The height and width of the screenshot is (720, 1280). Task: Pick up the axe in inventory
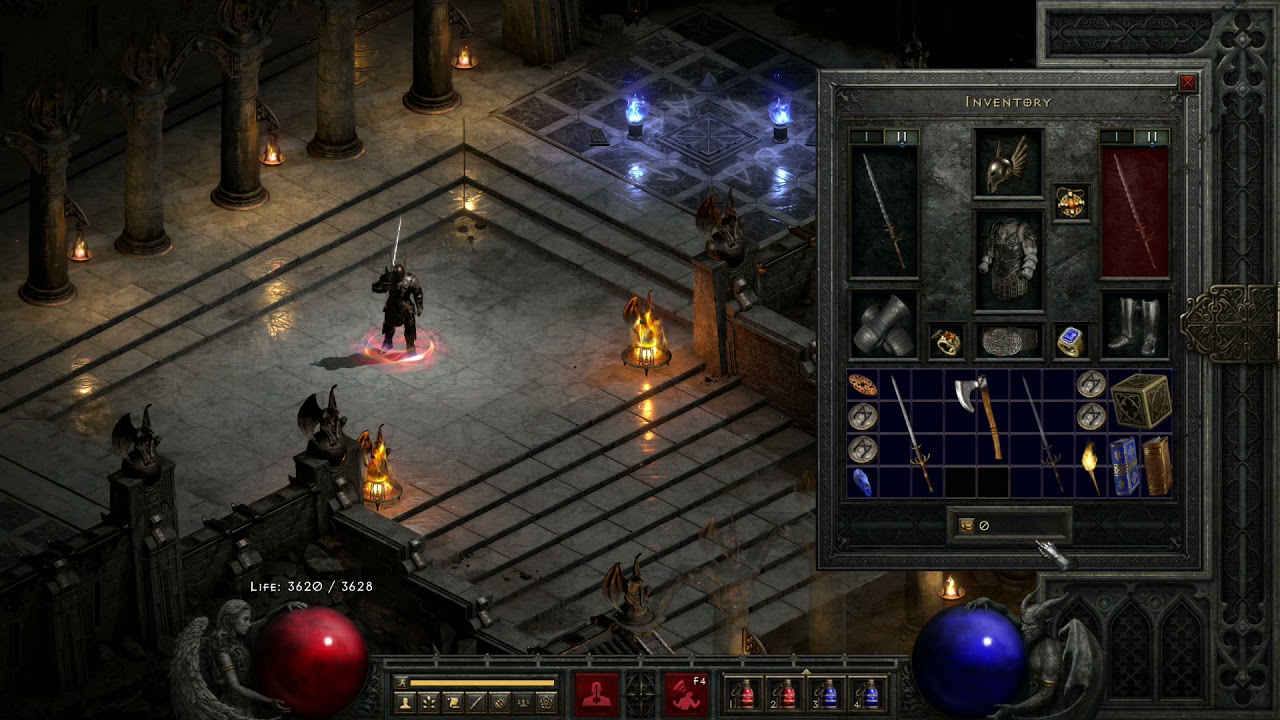click(978, 415)
